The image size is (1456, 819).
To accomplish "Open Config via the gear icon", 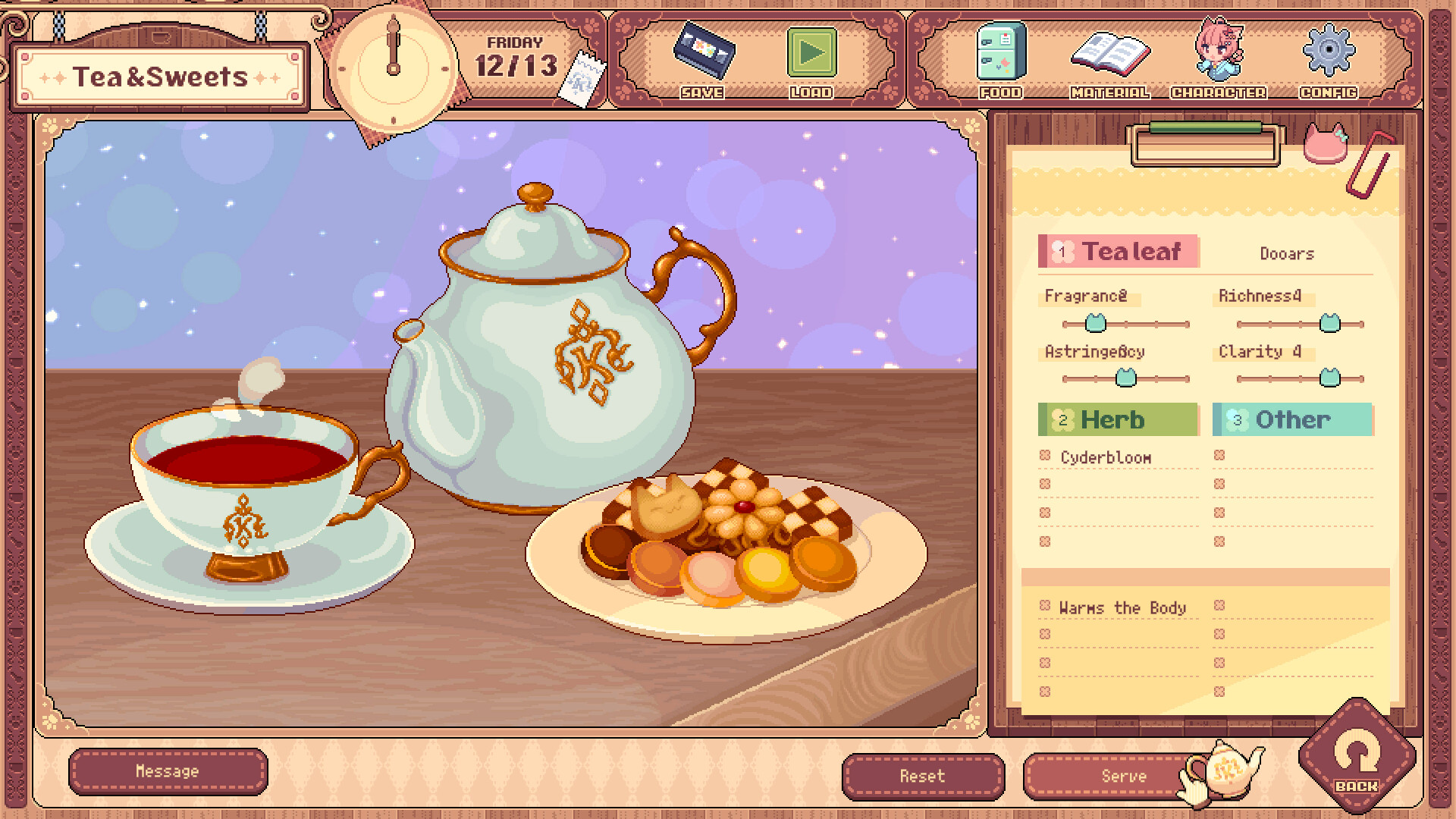I will tap(1327, 53).
